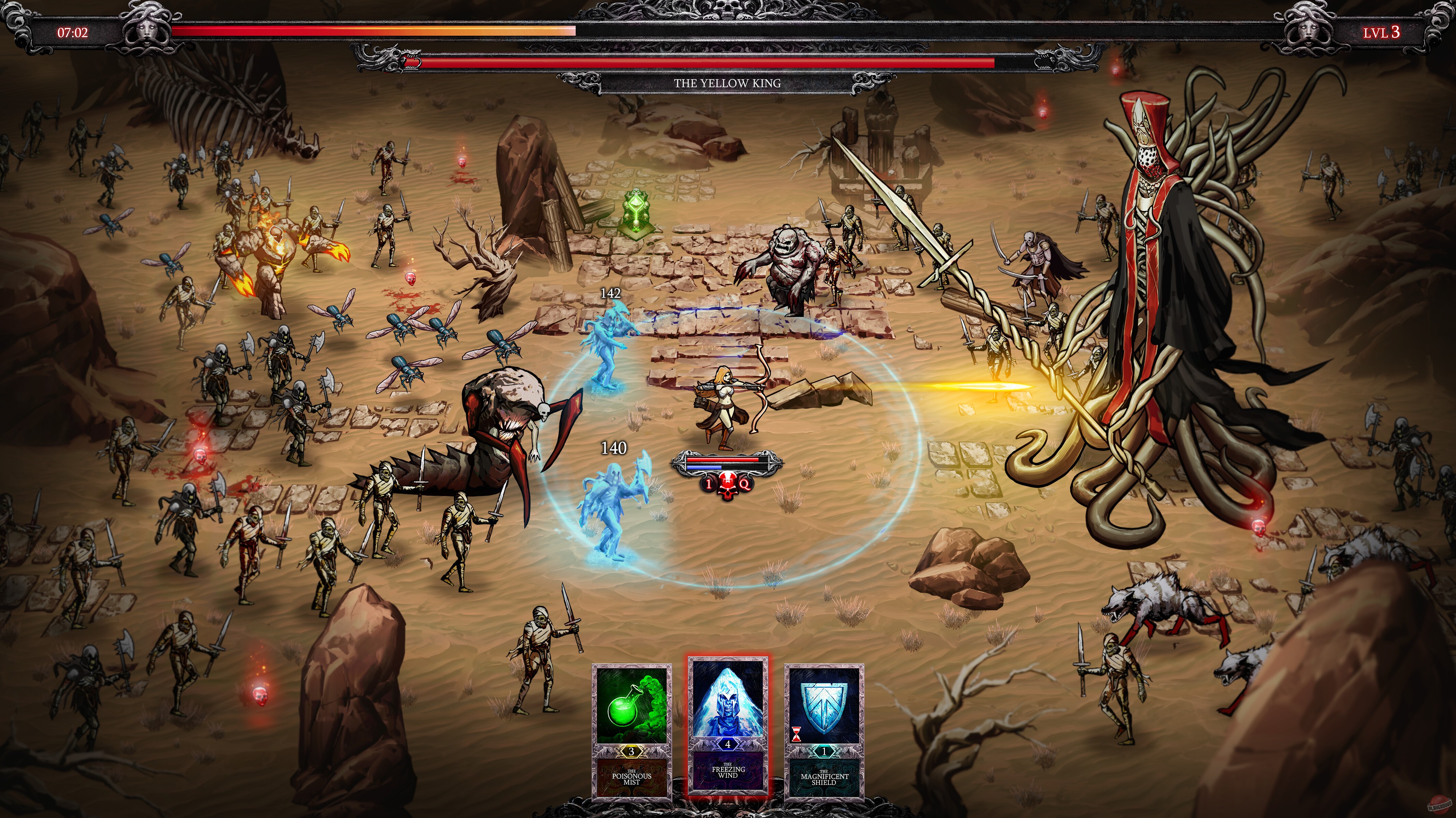This screenshot has width=1456, height=818.
Task: Expand the Yellow King boss nameplate banner
Action: click(x=728, y=84)
